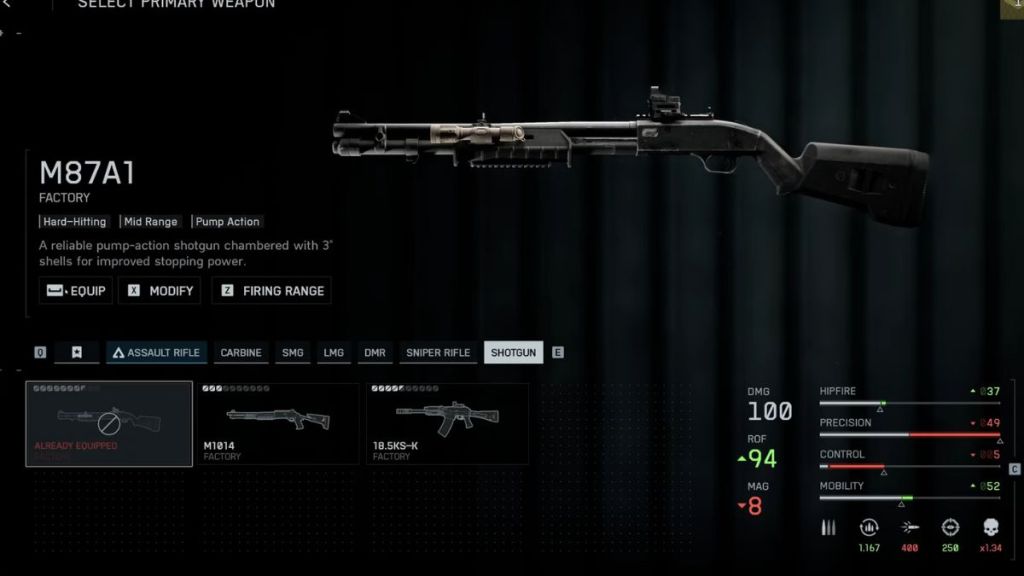The width and height of the screenshot is (1024, 576).
Task: Switch to Sniper Rifle tab
Action: pyautogui.click(x=437, y=353)
